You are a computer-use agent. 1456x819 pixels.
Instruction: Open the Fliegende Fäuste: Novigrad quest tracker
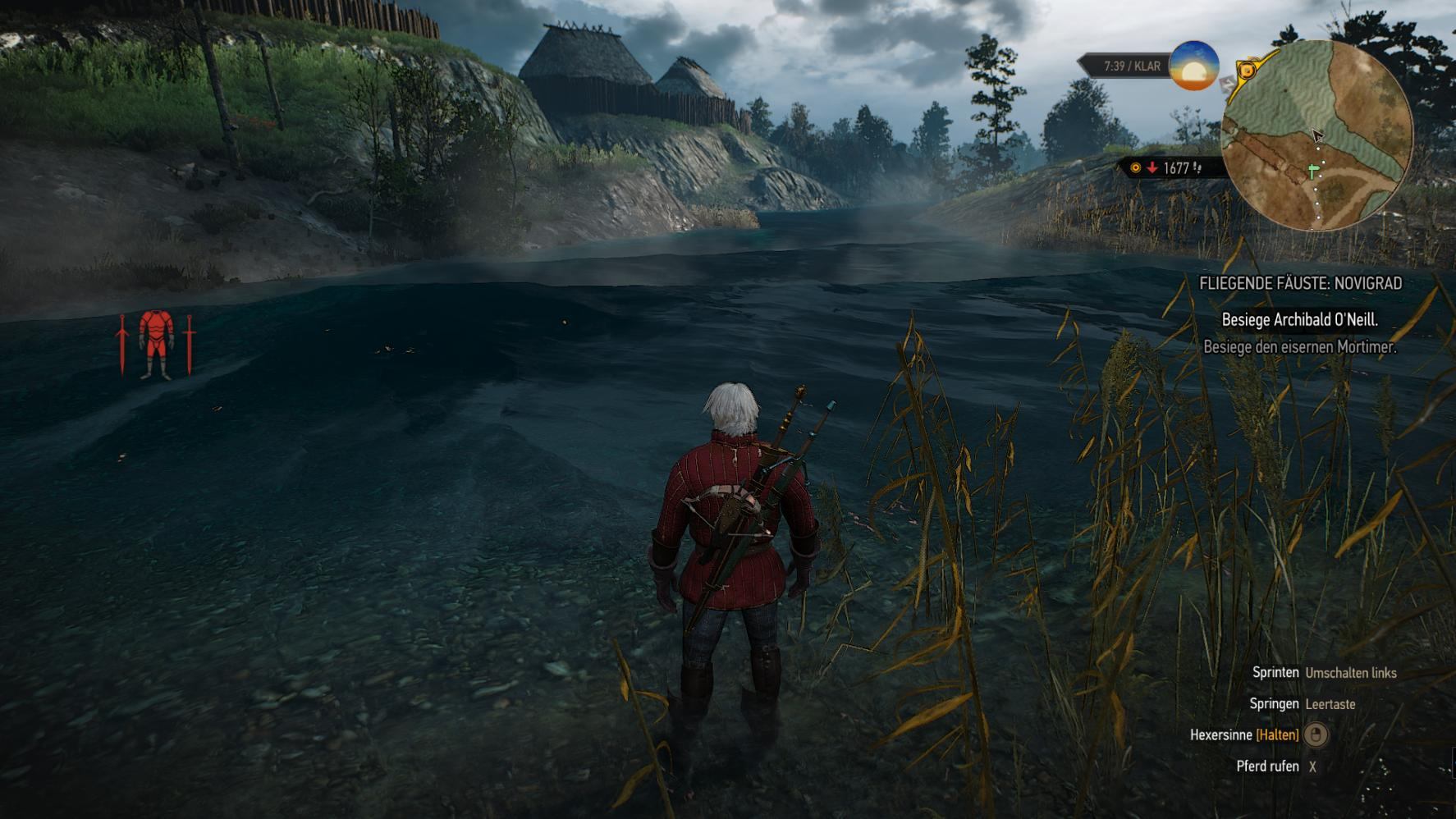(1300, 283)
